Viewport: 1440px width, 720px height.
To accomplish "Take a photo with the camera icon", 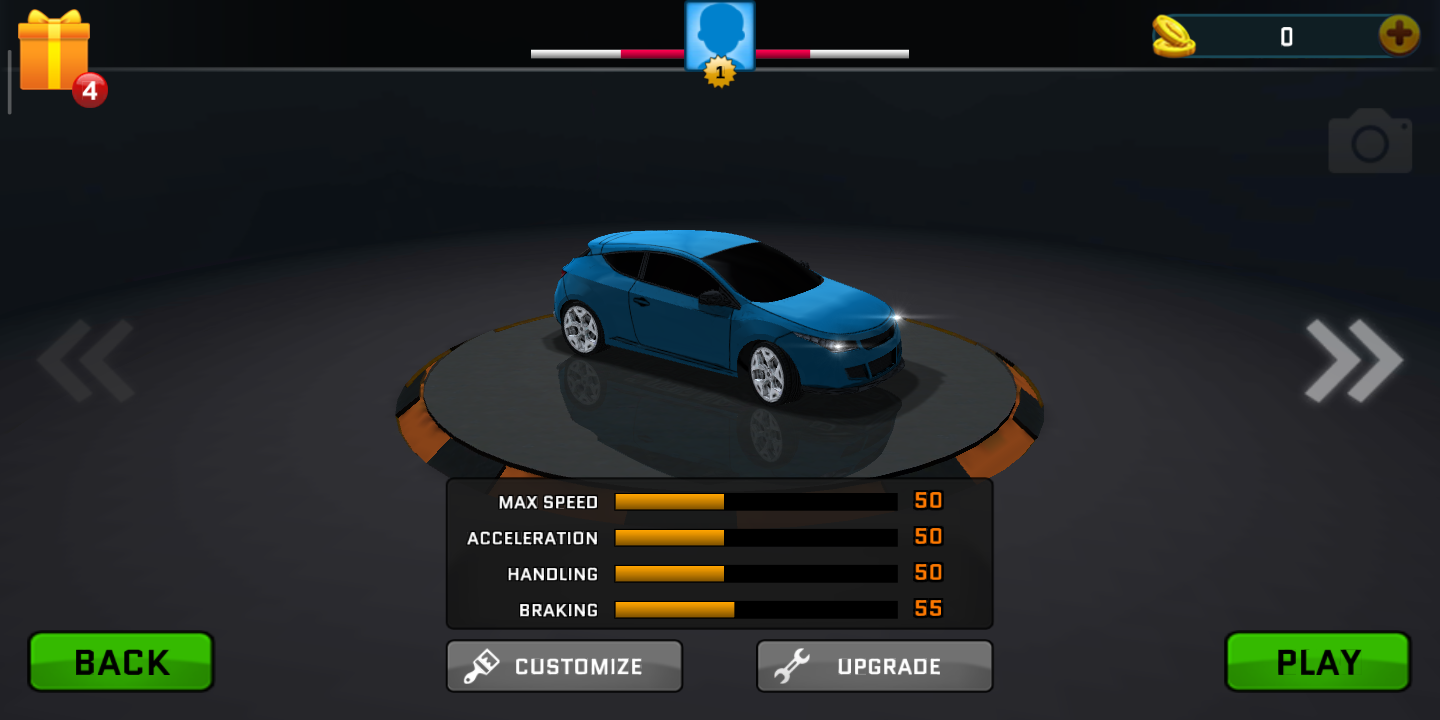I will 1369,142.
